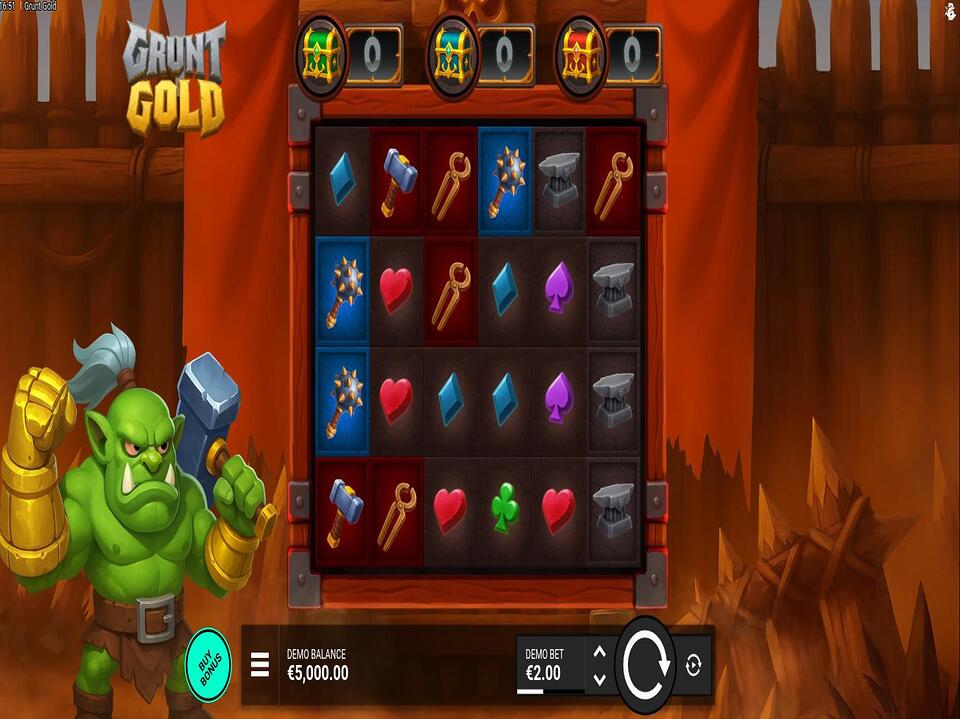
Task: Open the autoplay options
Action: click(694, 664)
